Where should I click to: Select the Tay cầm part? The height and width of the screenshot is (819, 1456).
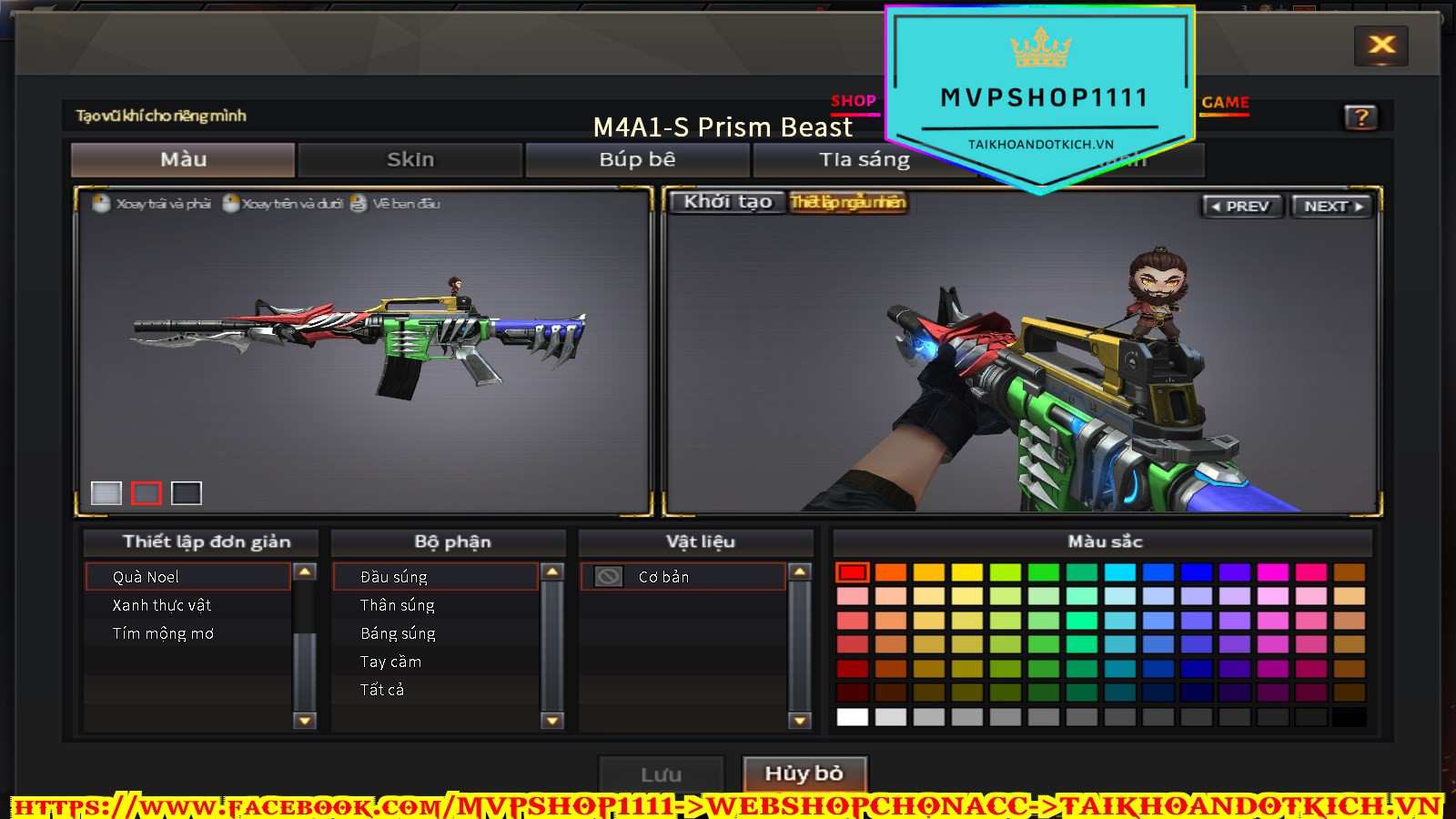(x=390, y=662)
